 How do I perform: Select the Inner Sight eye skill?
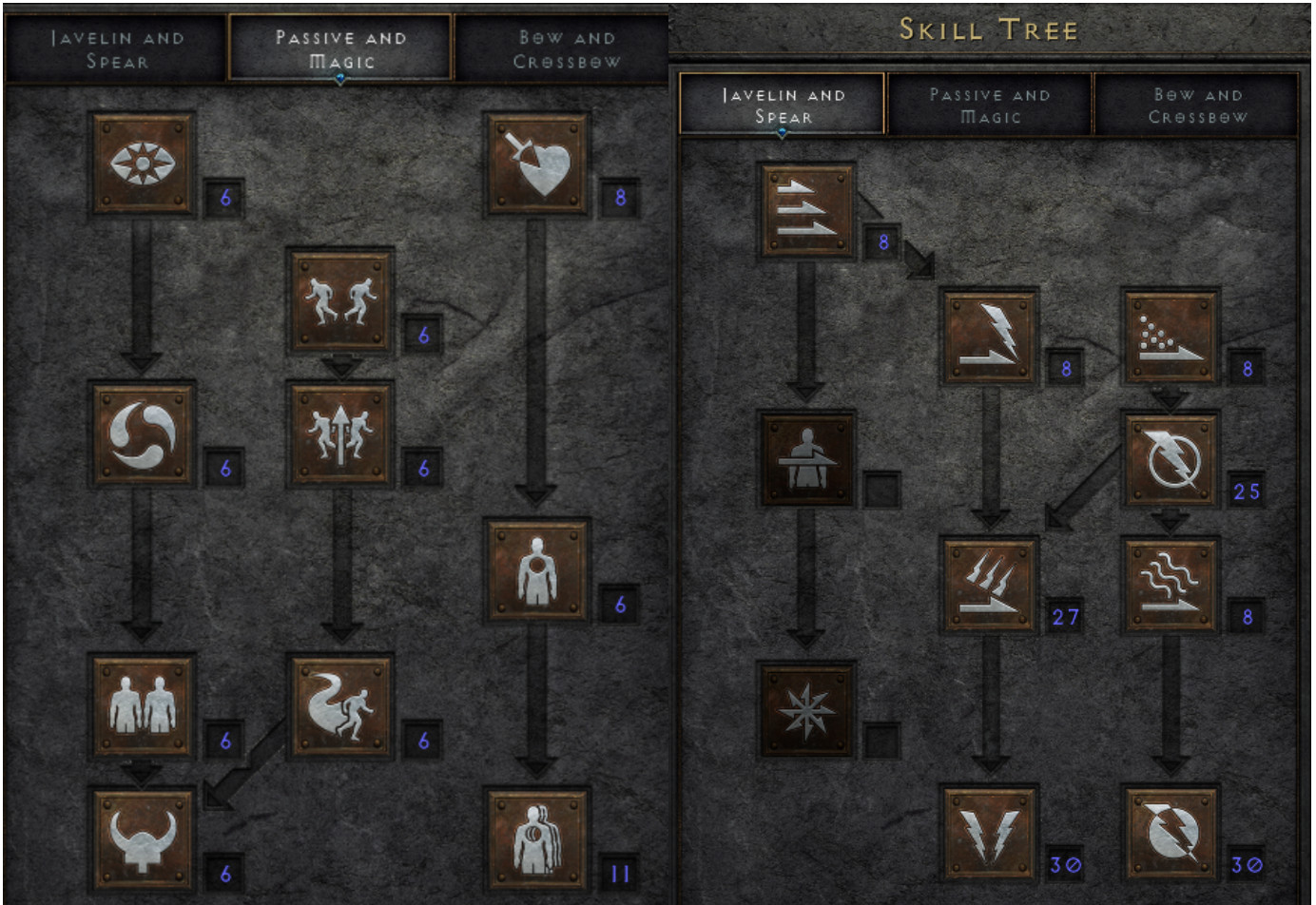[x=143, y=164]
